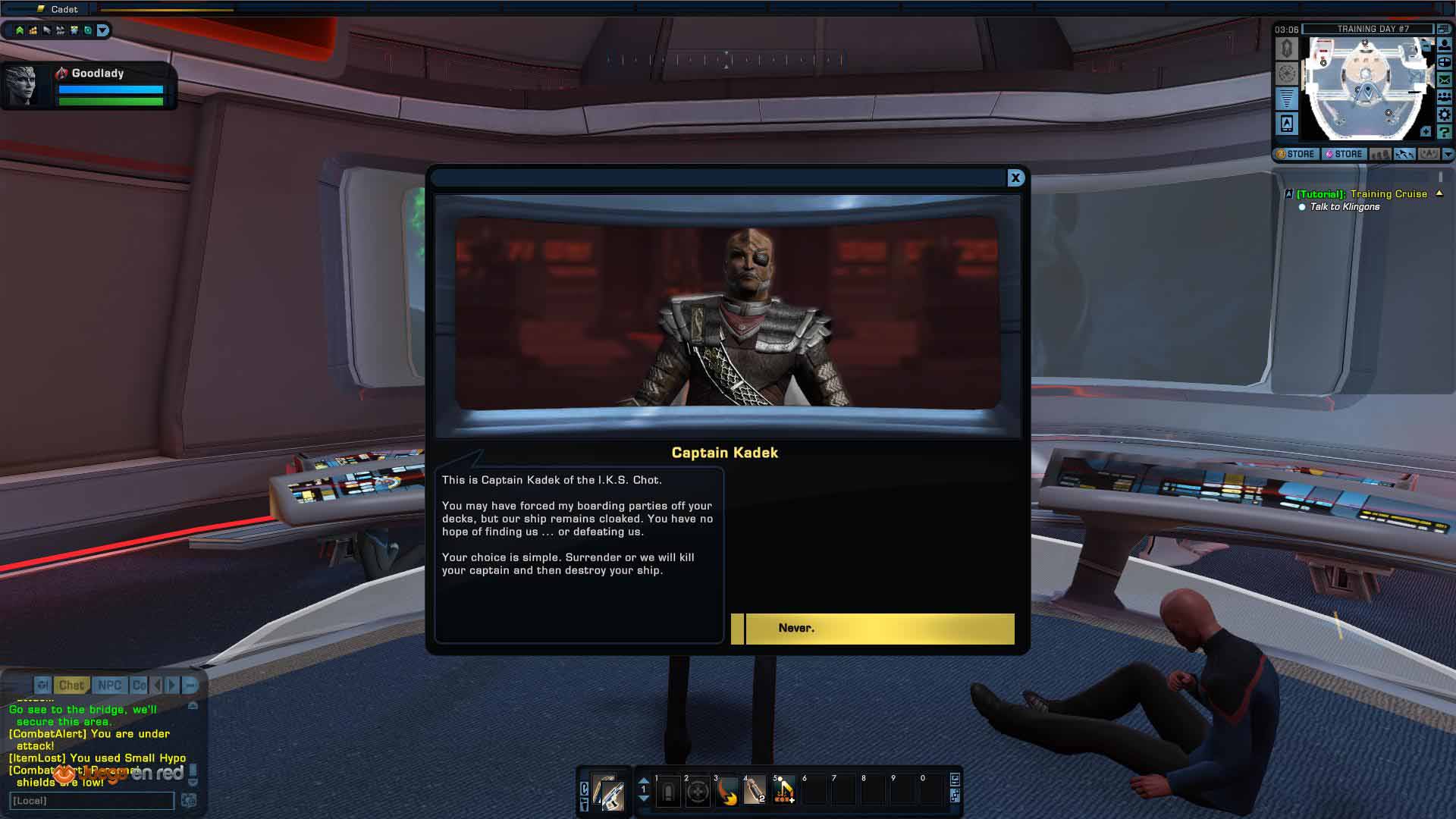Zoom in the minimap with plus button
The image size is (1456, 819).
point(1426,132)
